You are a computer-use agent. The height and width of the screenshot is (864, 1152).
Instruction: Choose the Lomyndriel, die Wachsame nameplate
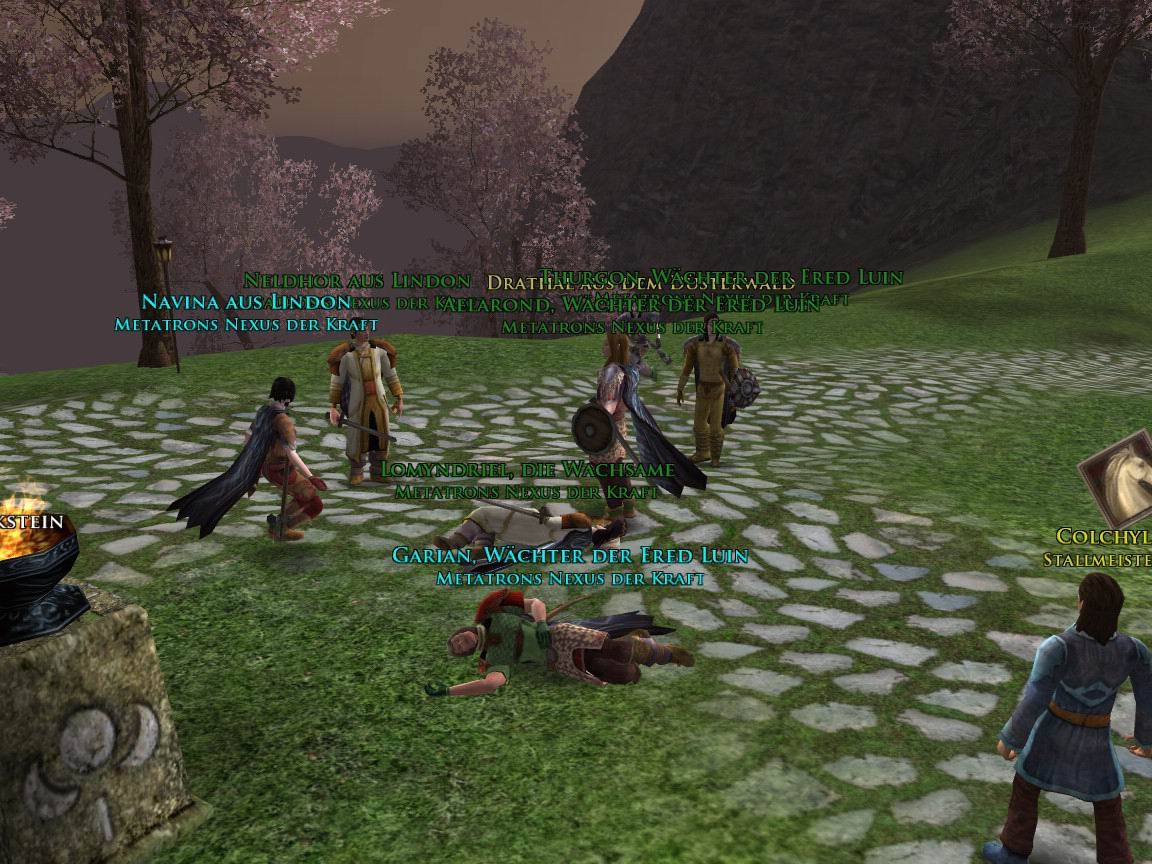point(528,469)
